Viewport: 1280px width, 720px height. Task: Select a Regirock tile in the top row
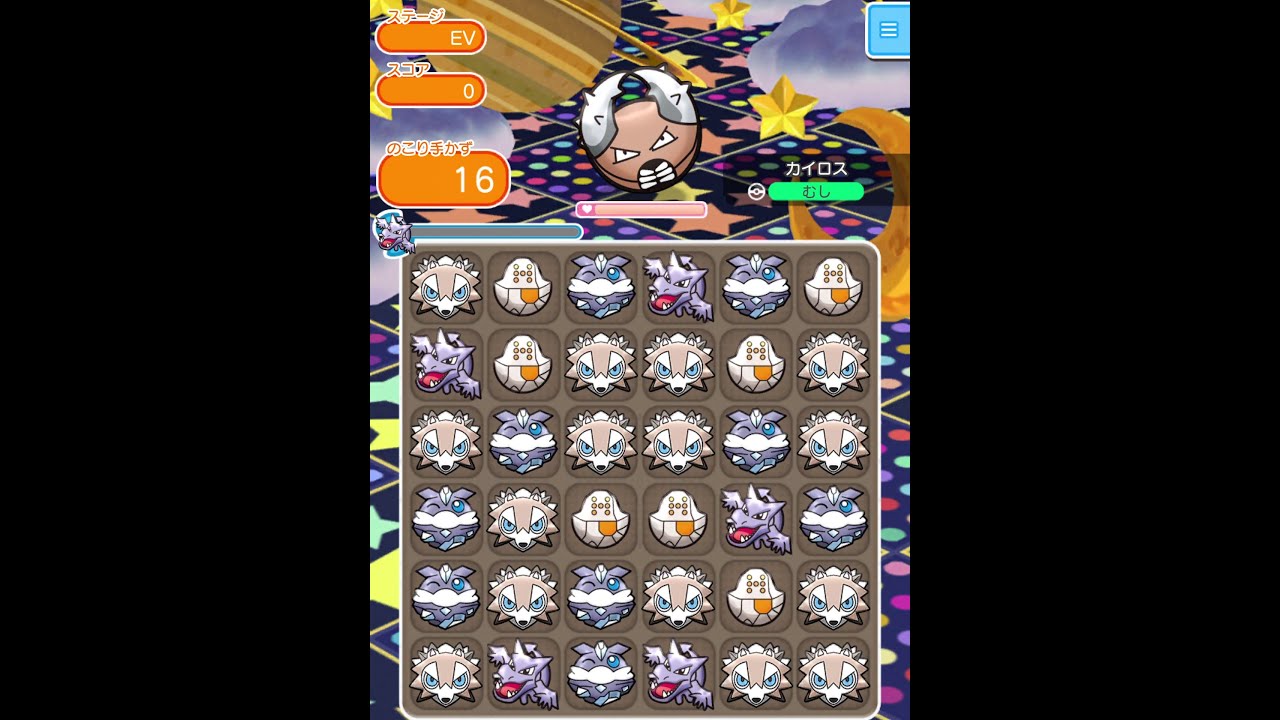point(523,288)
